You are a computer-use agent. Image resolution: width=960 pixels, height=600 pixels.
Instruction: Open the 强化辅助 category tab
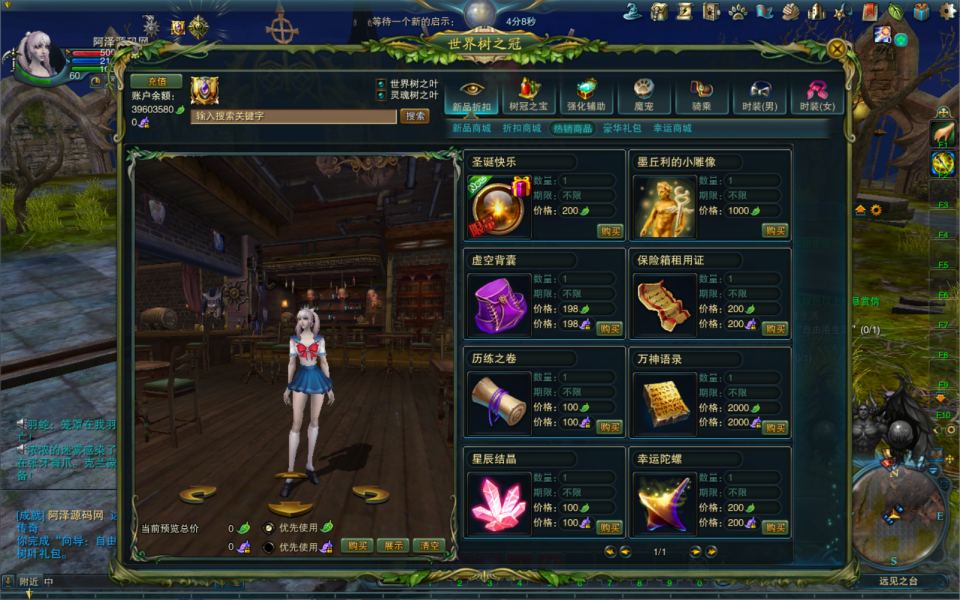coord(586,95)
